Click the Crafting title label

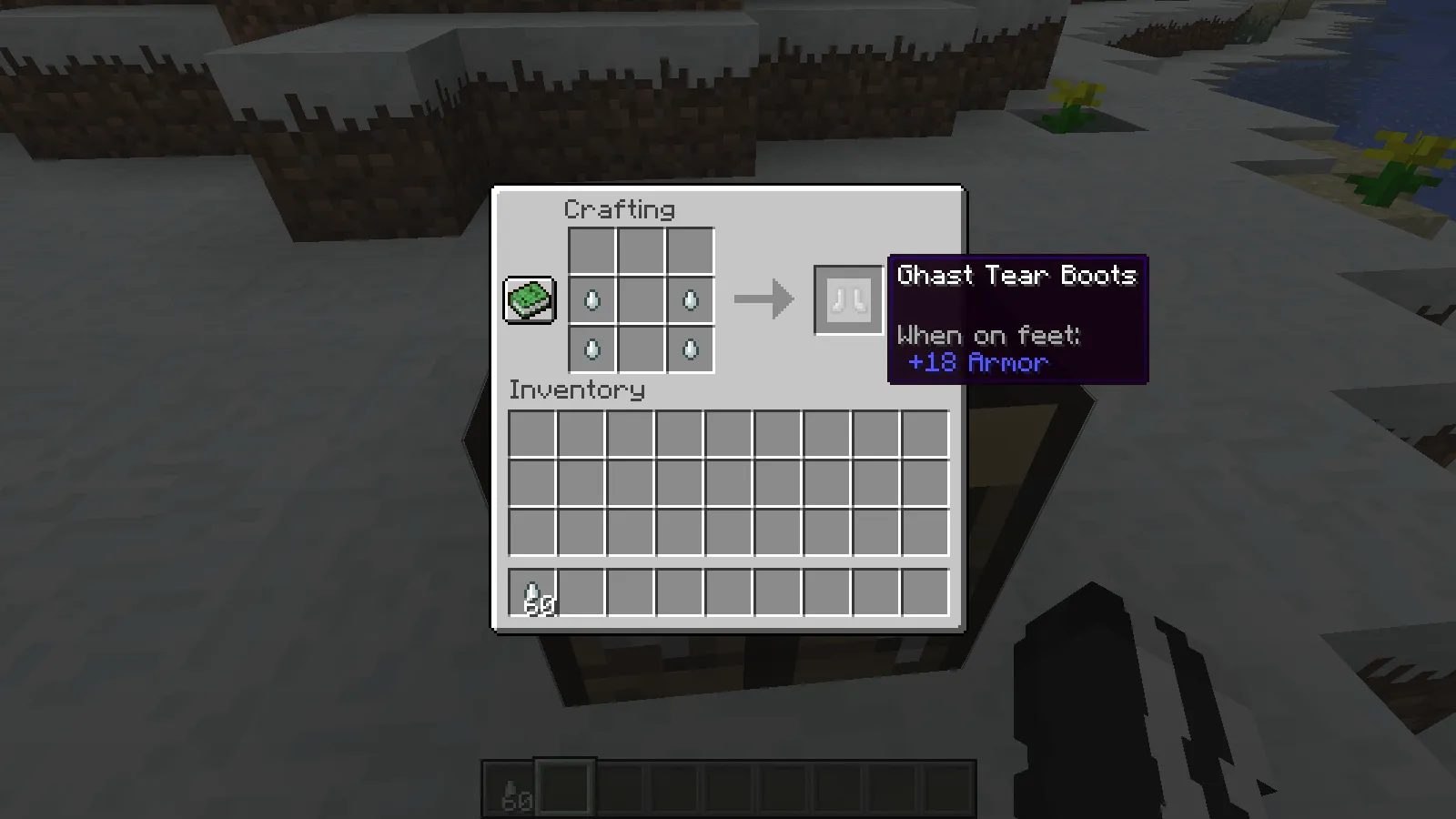click(620, 209)
